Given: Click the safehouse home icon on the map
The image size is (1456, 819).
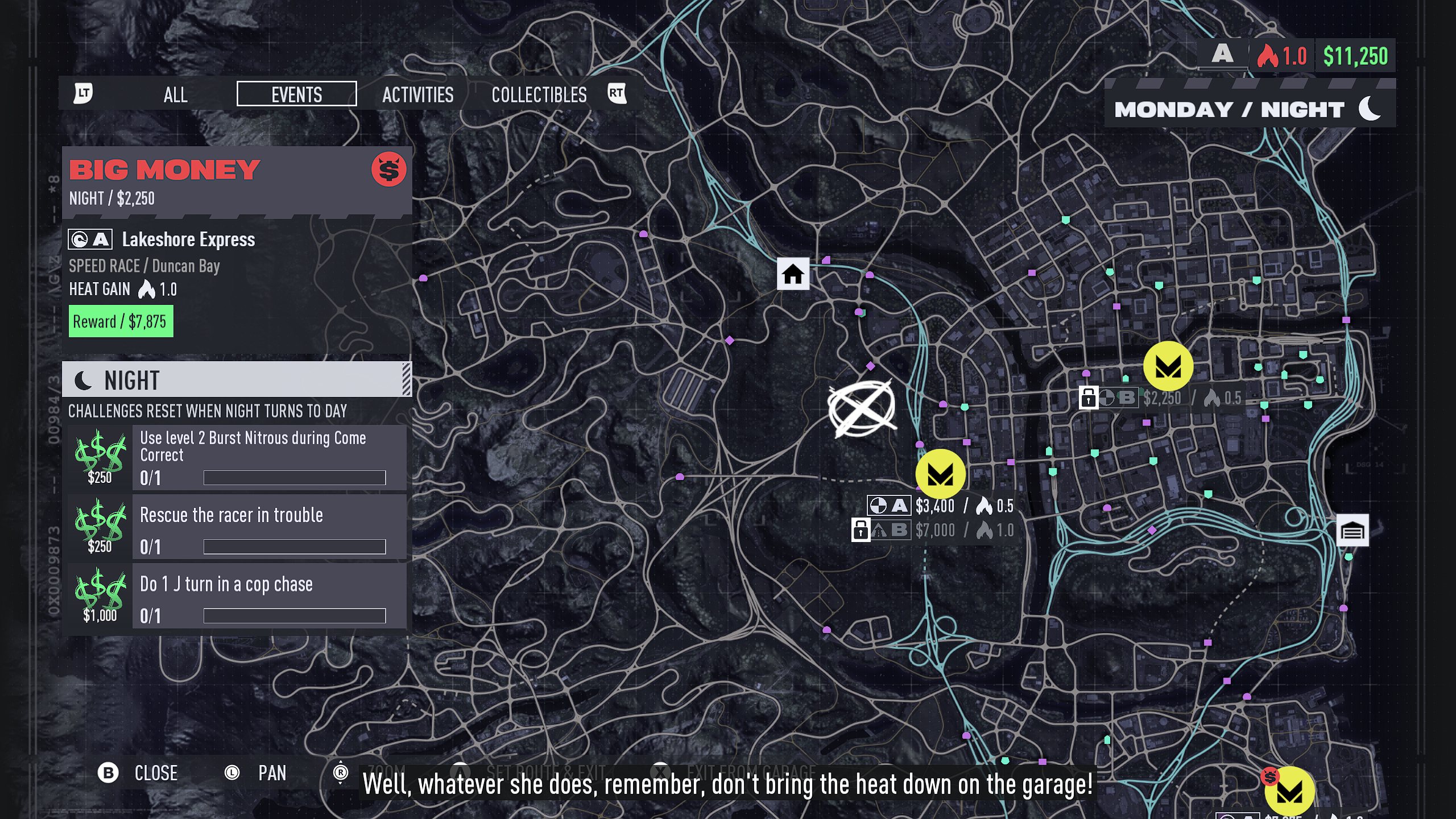Looking at the screenshot, I should 793,274.
